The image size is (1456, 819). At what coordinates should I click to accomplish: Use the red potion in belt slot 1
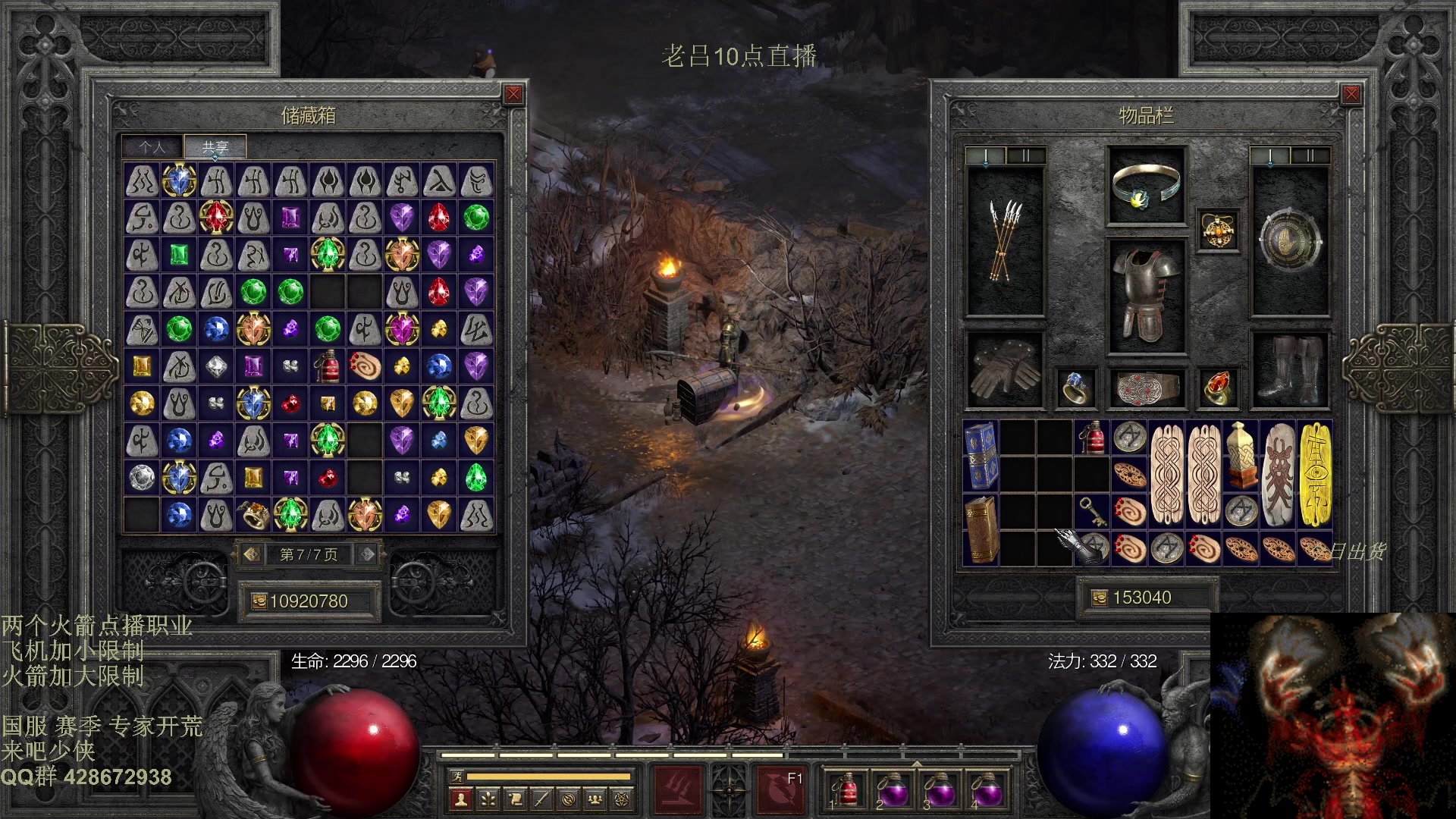pos(846,789)
